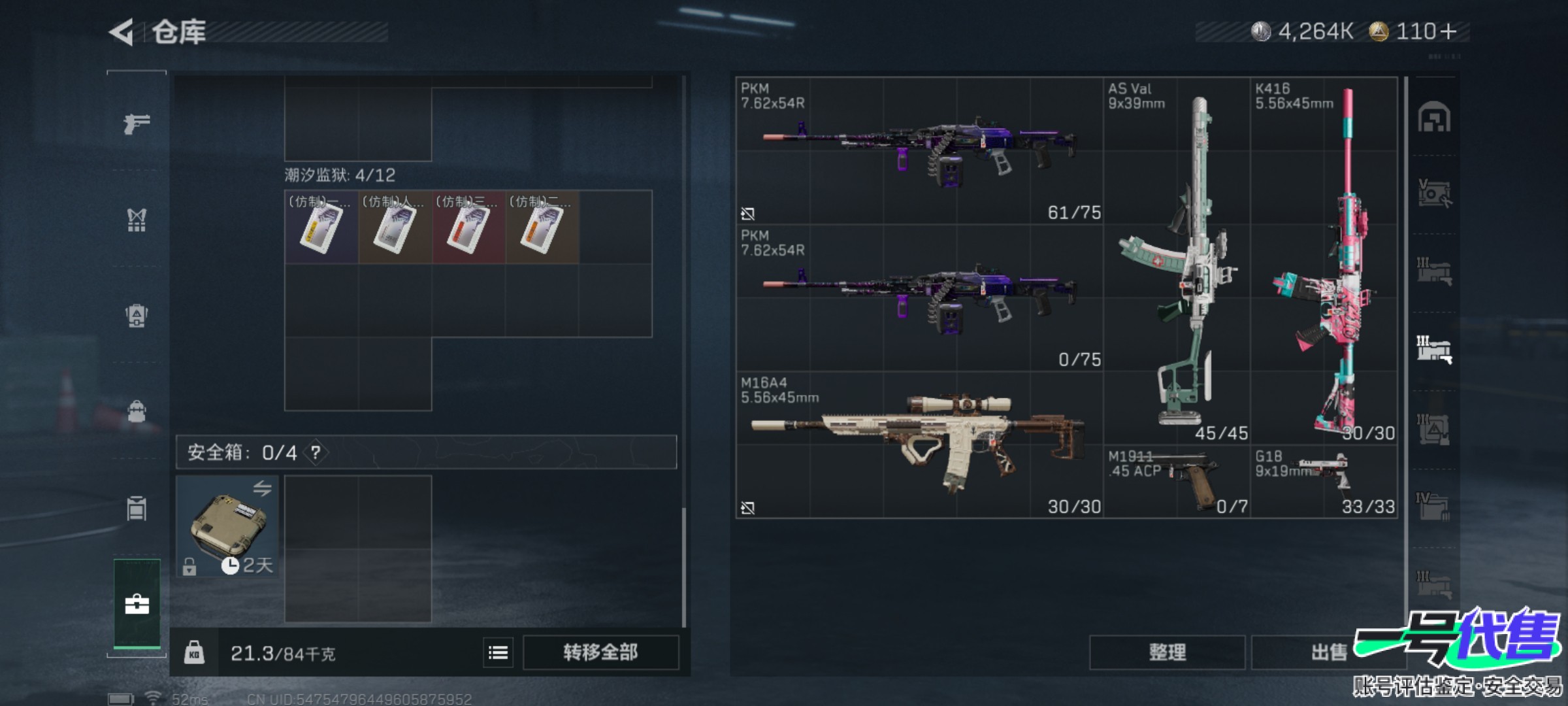Sort the stash with 整理
This screenshot has width=1568, height=706.
1167,652
